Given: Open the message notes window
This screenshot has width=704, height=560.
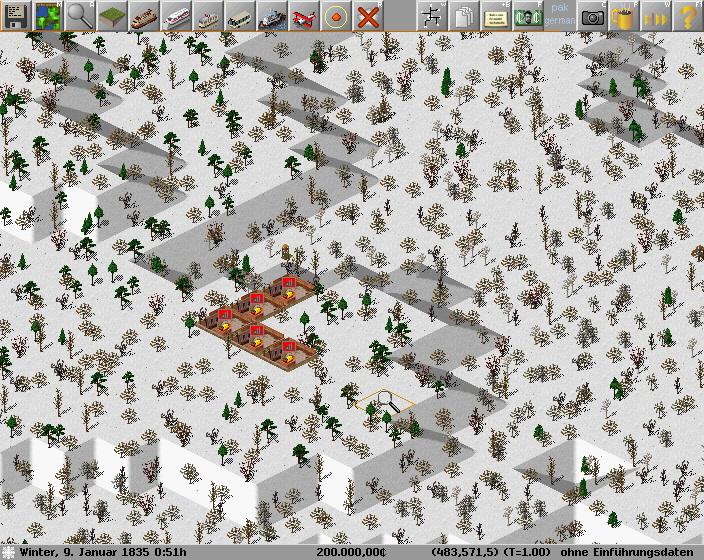Looking at the screenshot, I should (x=496, y=15).
